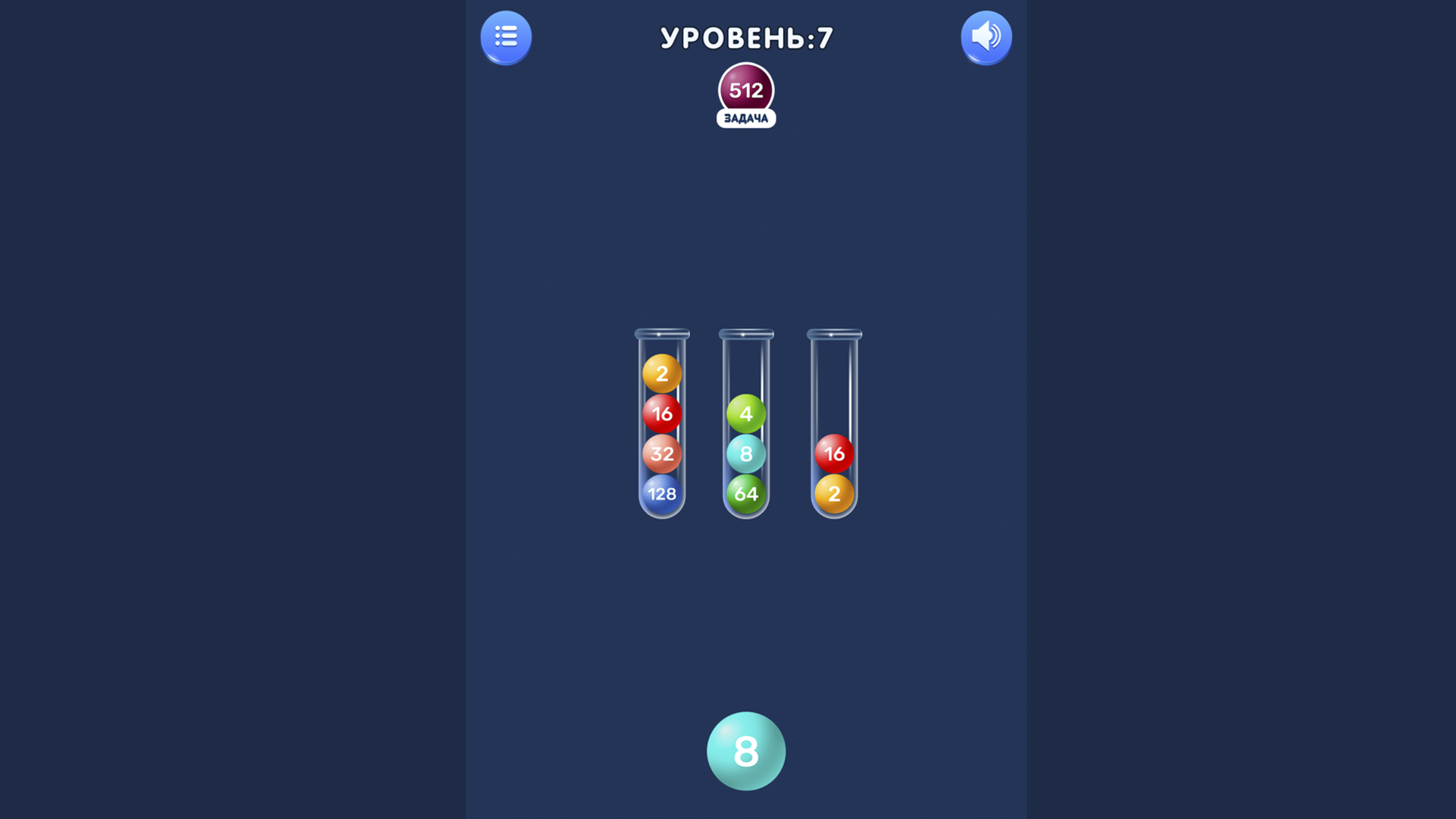Viewport: 1456px width, 819px height.
Task: Select the pink 32 ball
Action: [661, 454]
